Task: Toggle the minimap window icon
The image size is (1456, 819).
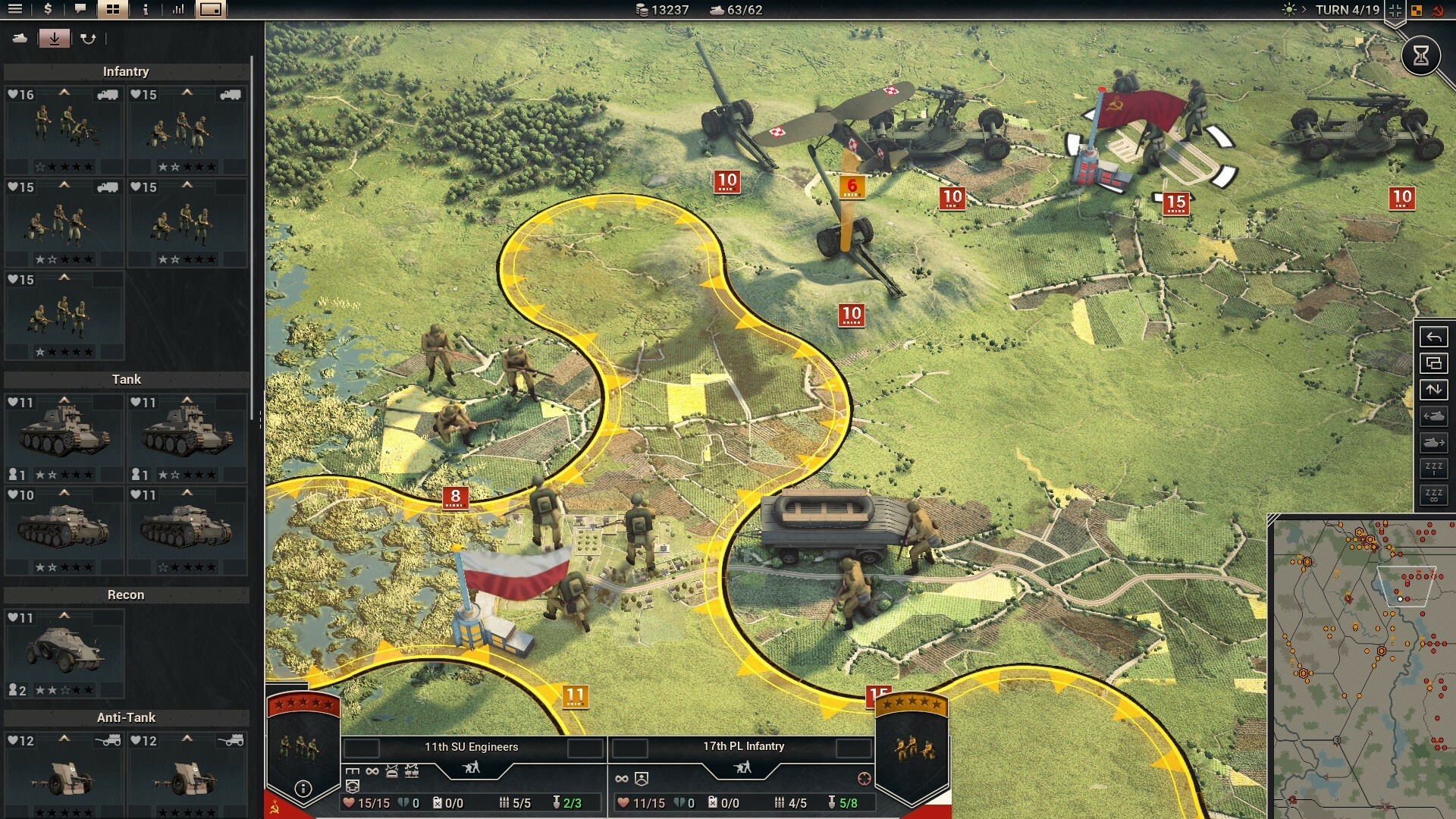Action: (x=212, y=10)
